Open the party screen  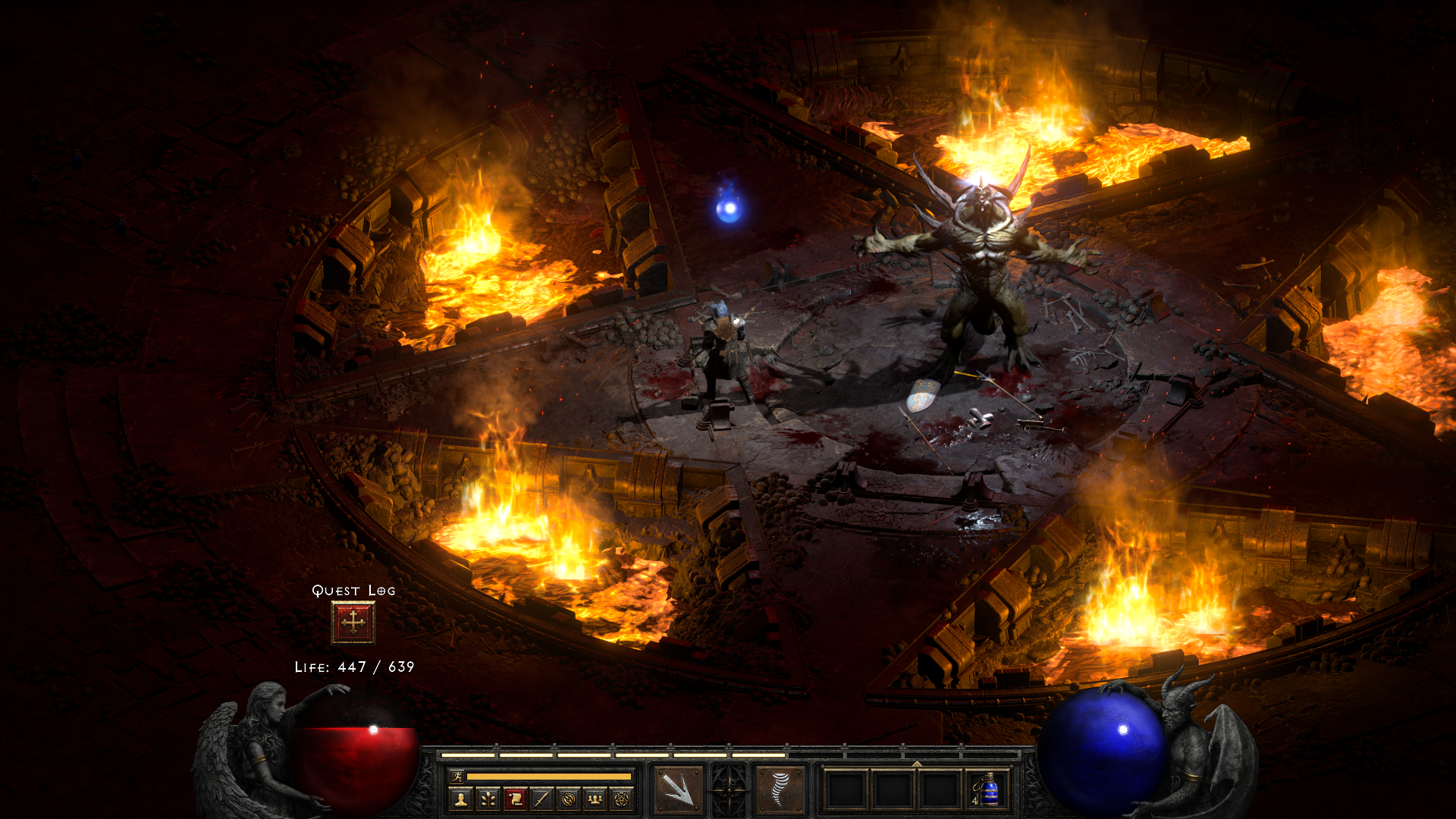595,799
